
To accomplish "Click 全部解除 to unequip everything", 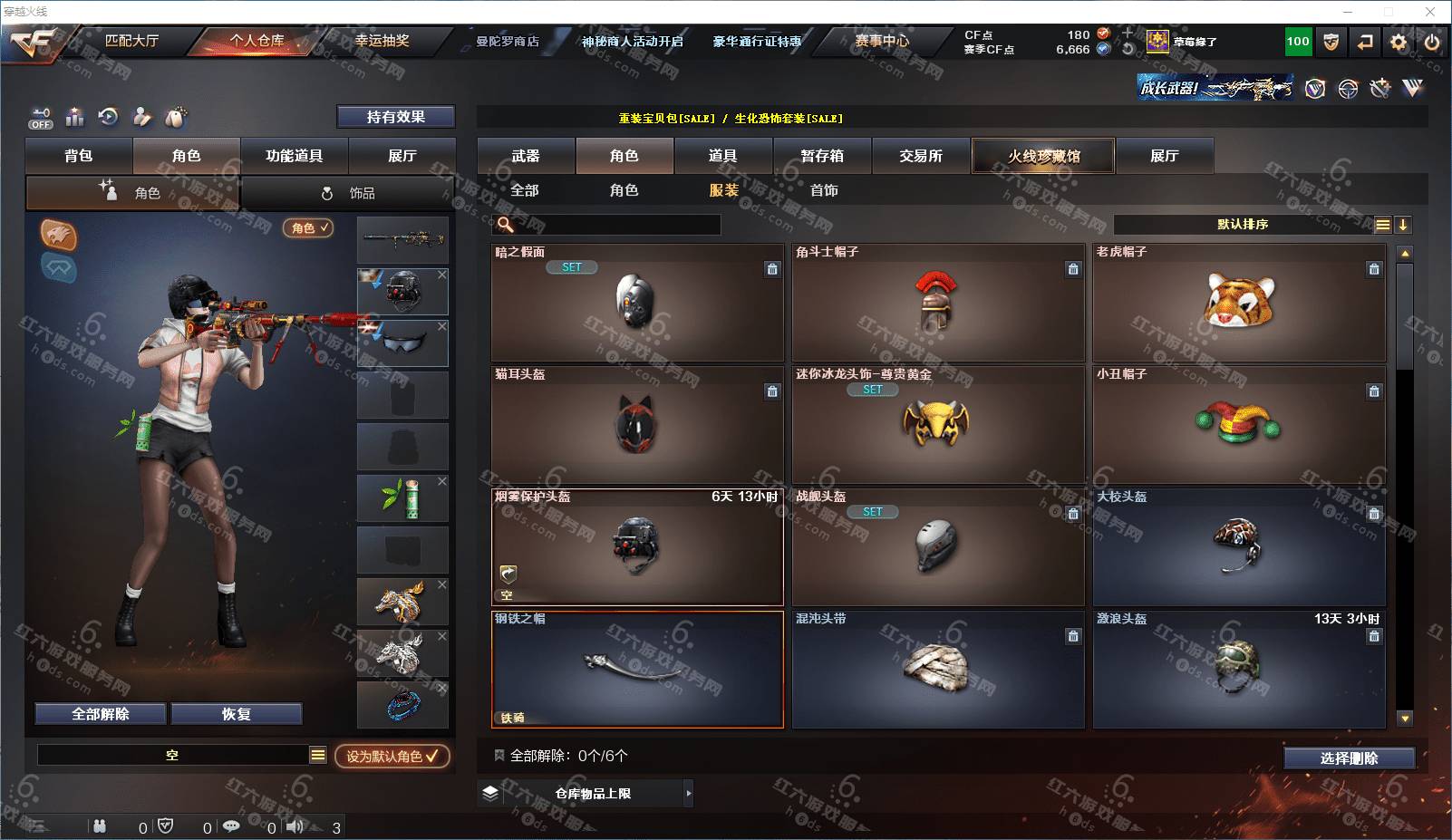I will coord(101,714).
